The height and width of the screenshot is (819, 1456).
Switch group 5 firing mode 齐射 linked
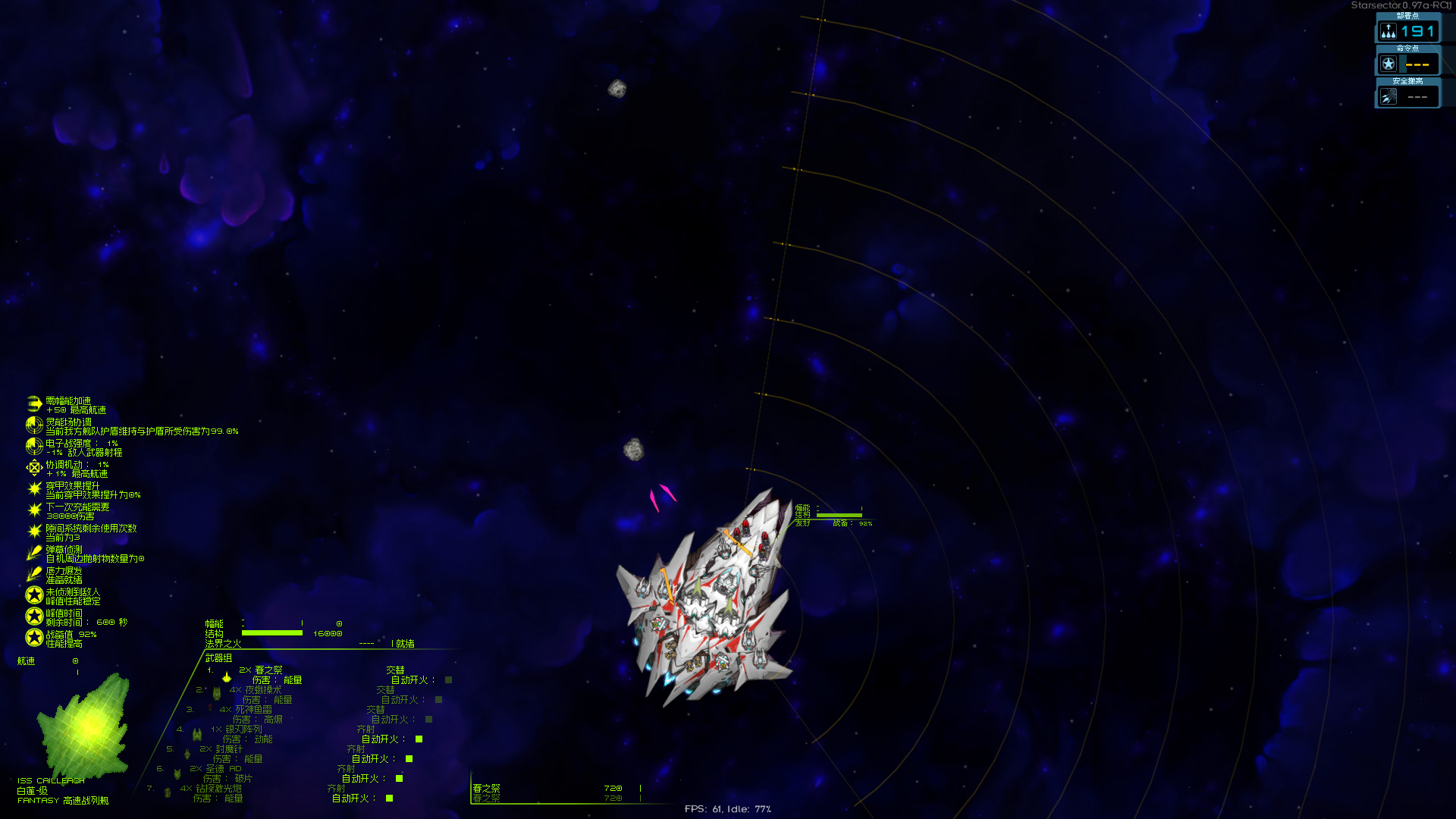point(356,748)
